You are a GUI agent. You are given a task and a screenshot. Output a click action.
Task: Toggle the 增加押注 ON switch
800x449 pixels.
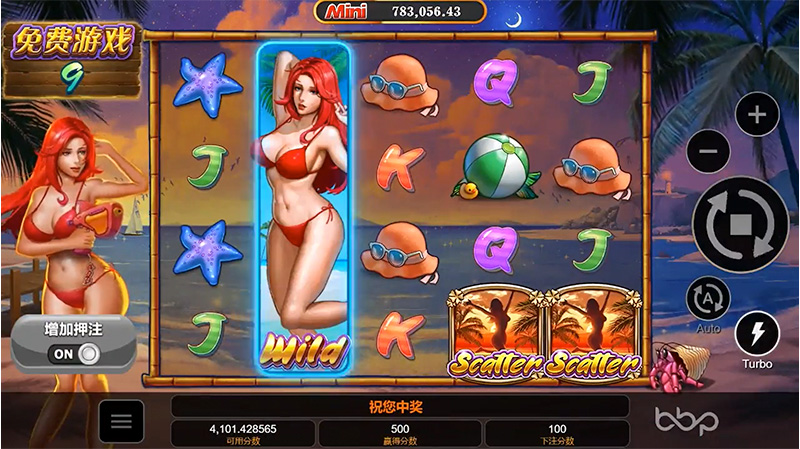point(76,353)
